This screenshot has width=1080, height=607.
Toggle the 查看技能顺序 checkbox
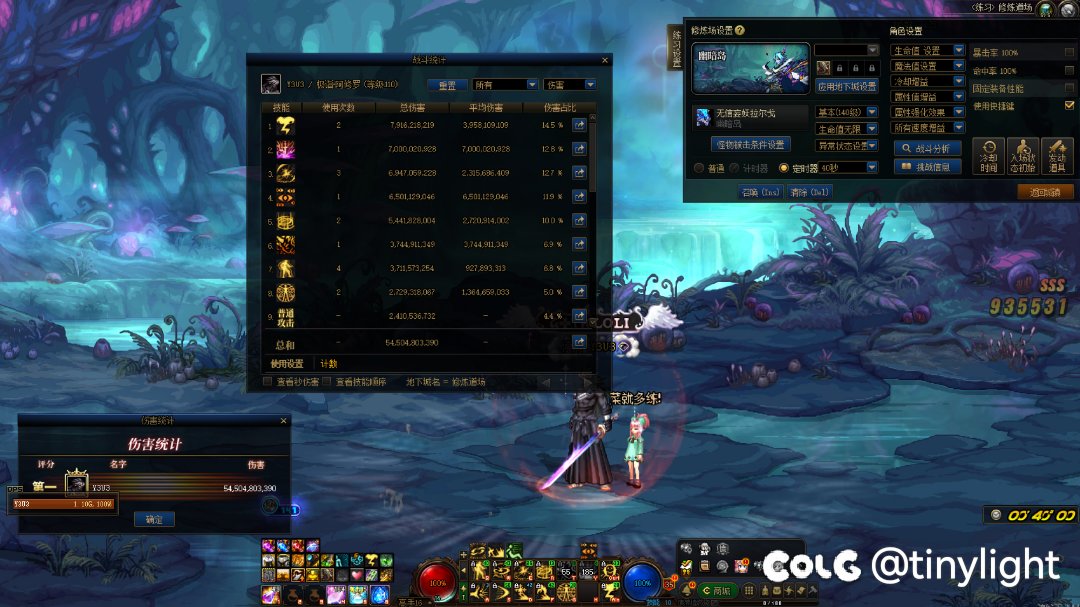coord(327,381)
